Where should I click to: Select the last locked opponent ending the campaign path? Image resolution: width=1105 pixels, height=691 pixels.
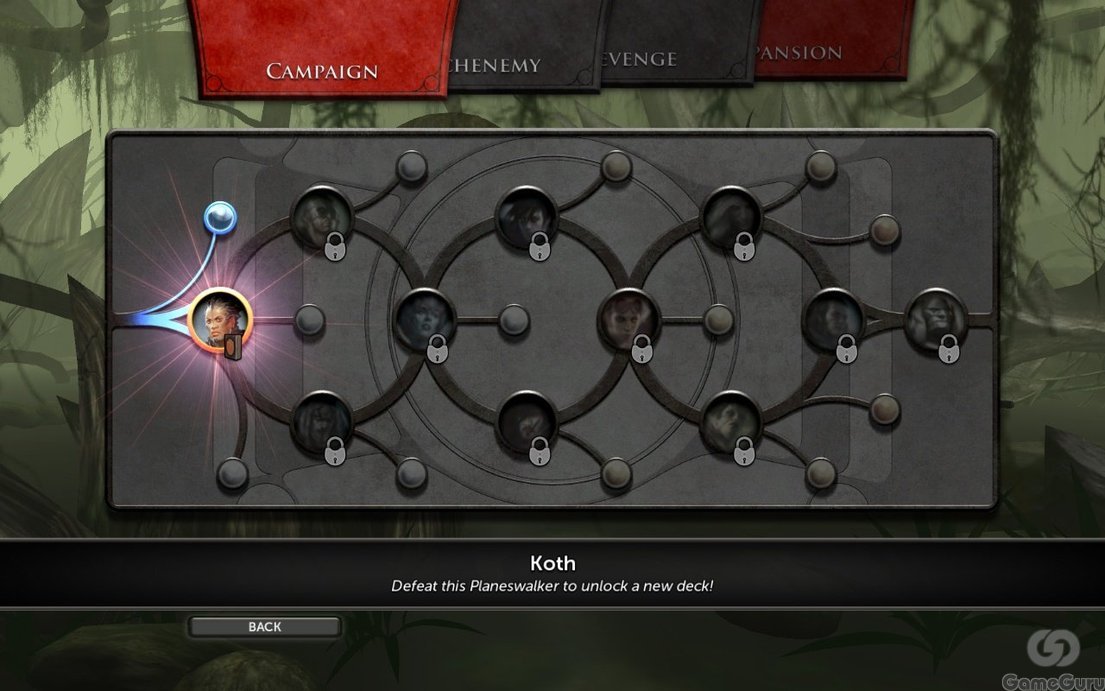(935, 318)
